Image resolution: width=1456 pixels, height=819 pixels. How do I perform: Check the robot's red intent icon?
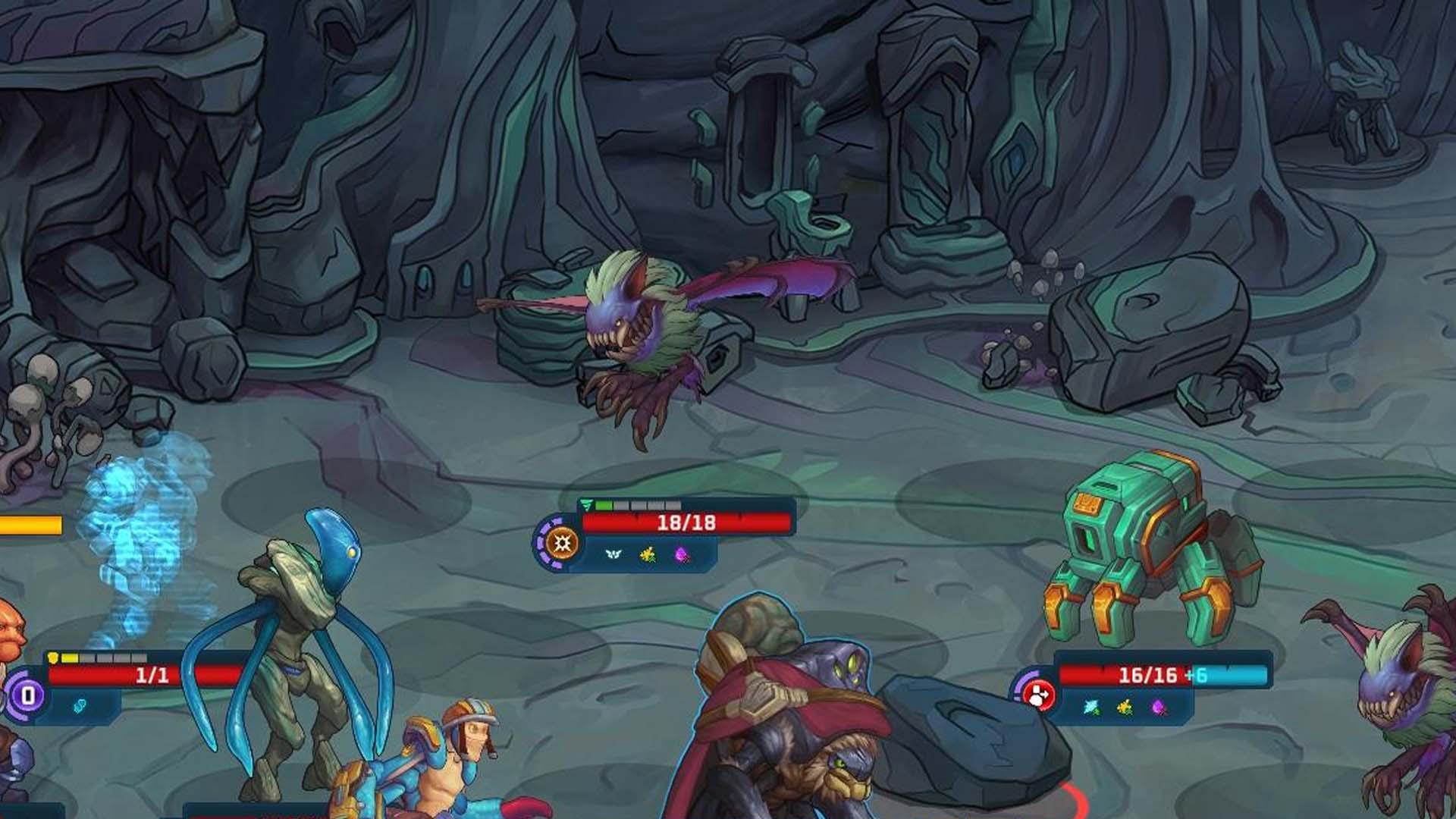(1038, 695)
